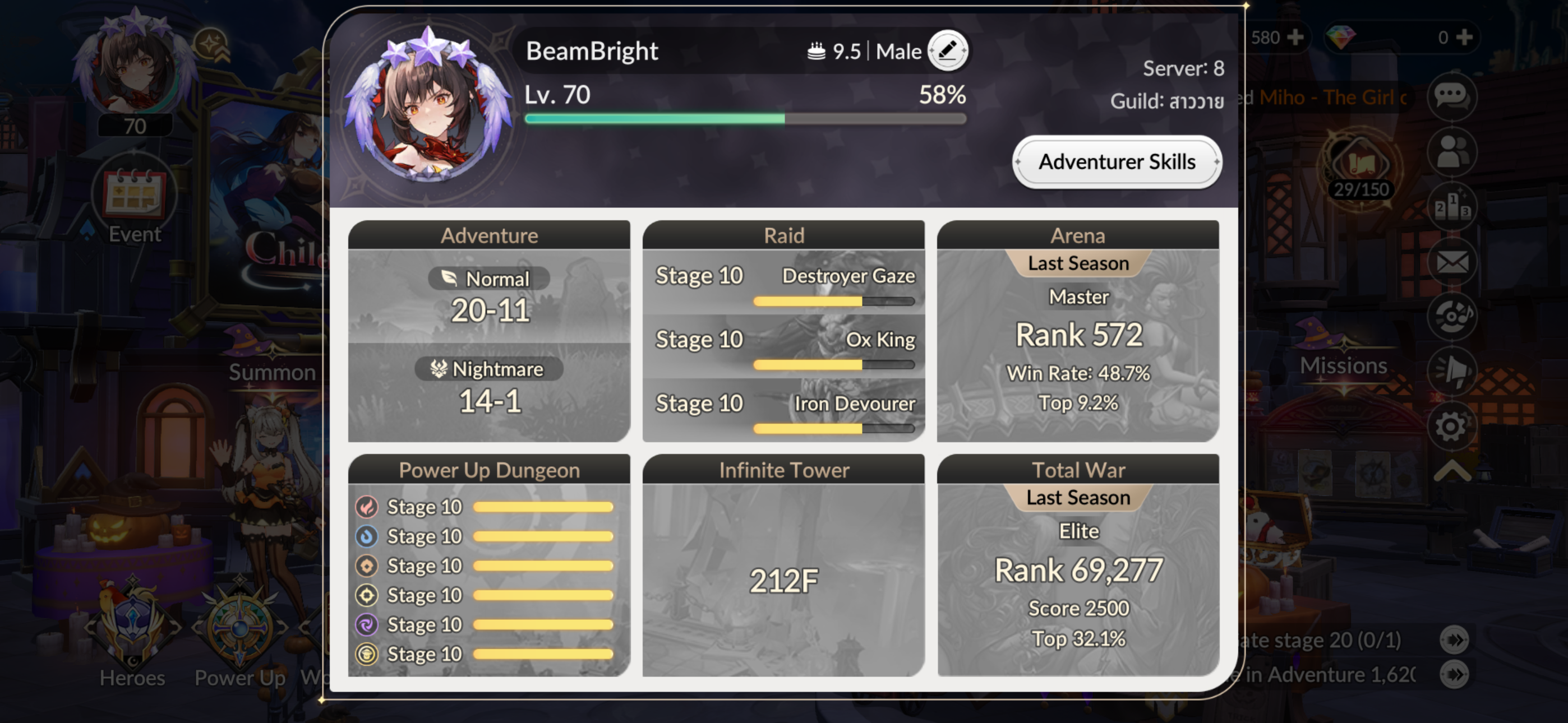The height and width of the screenshot is (723, 1568).
Task: Open the gear settings icon
Action: click(x=1452, y=427)
